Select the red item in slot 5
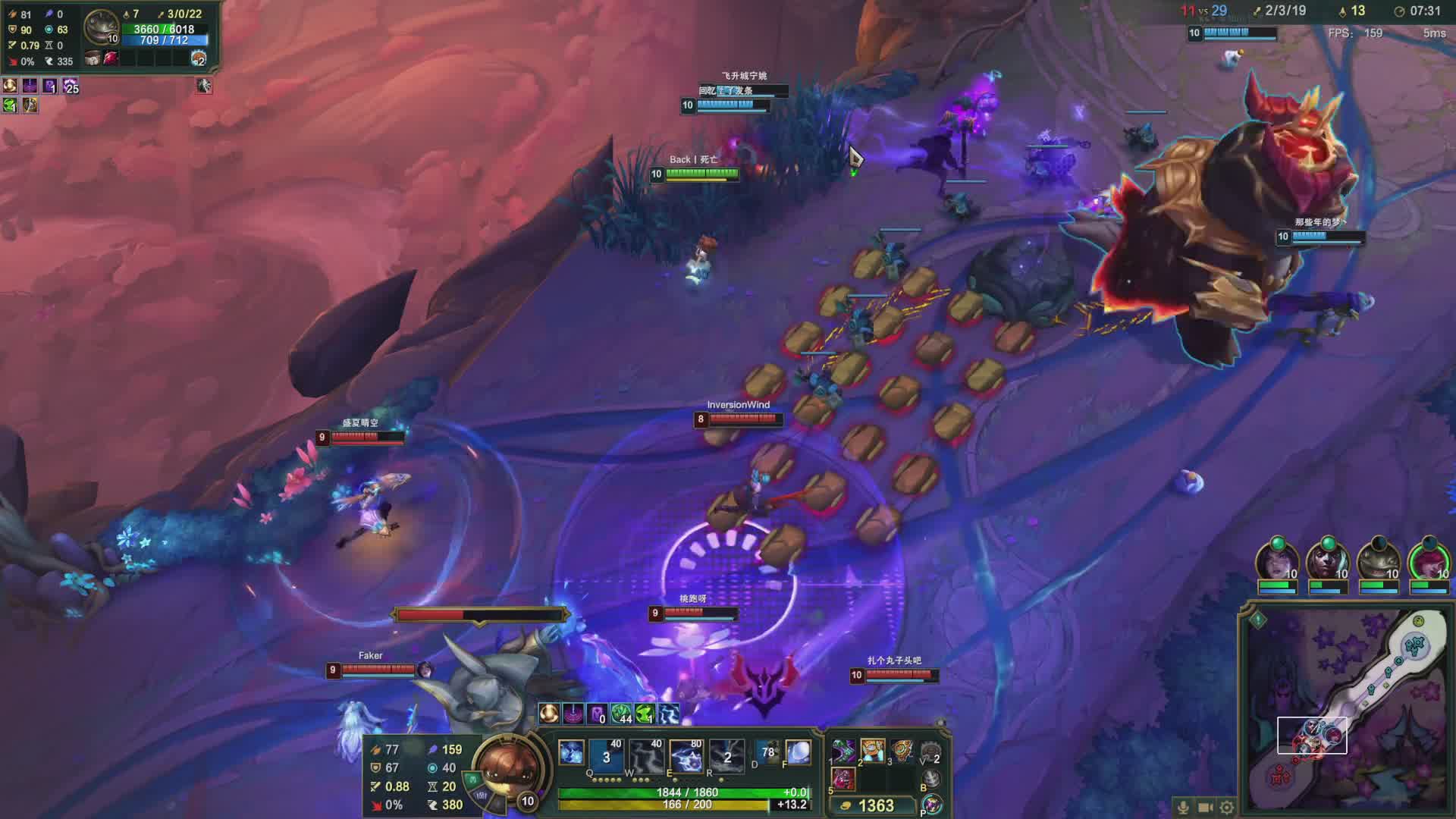This screenshot has width=1456, height=819. (x=843, y=779)
